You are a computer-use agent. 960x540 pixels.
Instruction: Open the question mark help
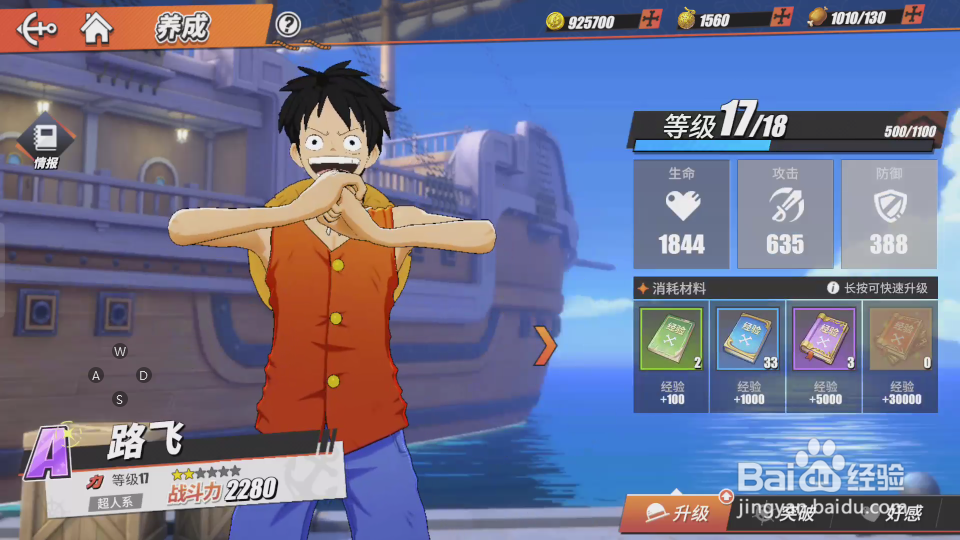pyautogui.click(x=288, y=24)
